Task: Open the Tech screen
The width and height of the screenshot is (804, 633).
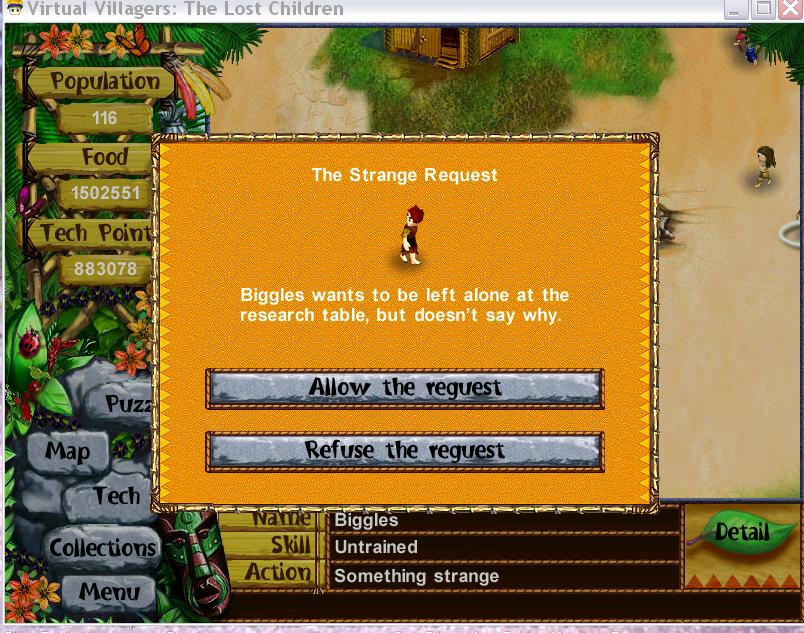Action: click(x=115, y=496)
